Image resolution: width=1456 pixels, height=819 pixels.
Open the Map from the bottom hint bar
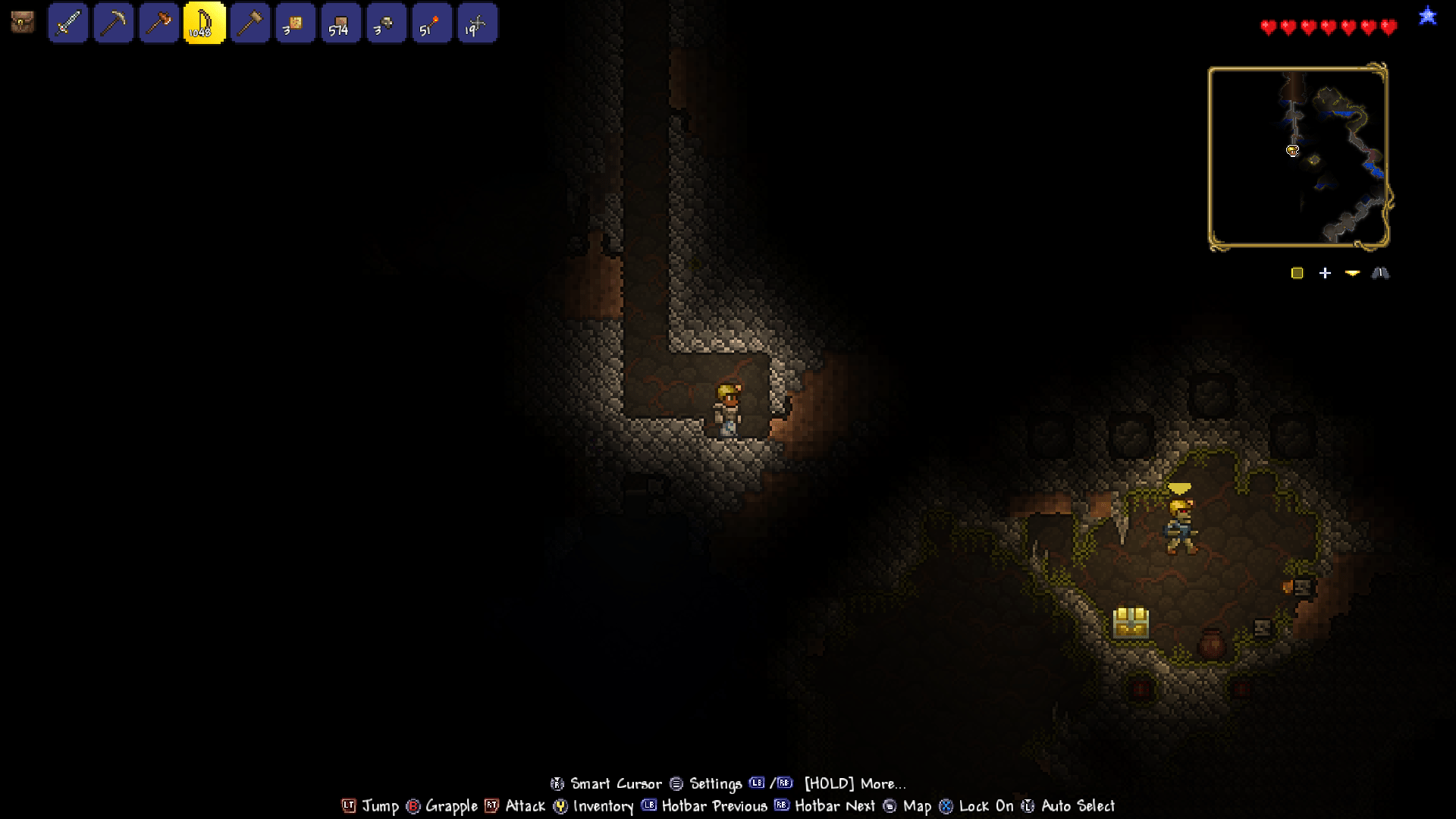tap(915, 806)
